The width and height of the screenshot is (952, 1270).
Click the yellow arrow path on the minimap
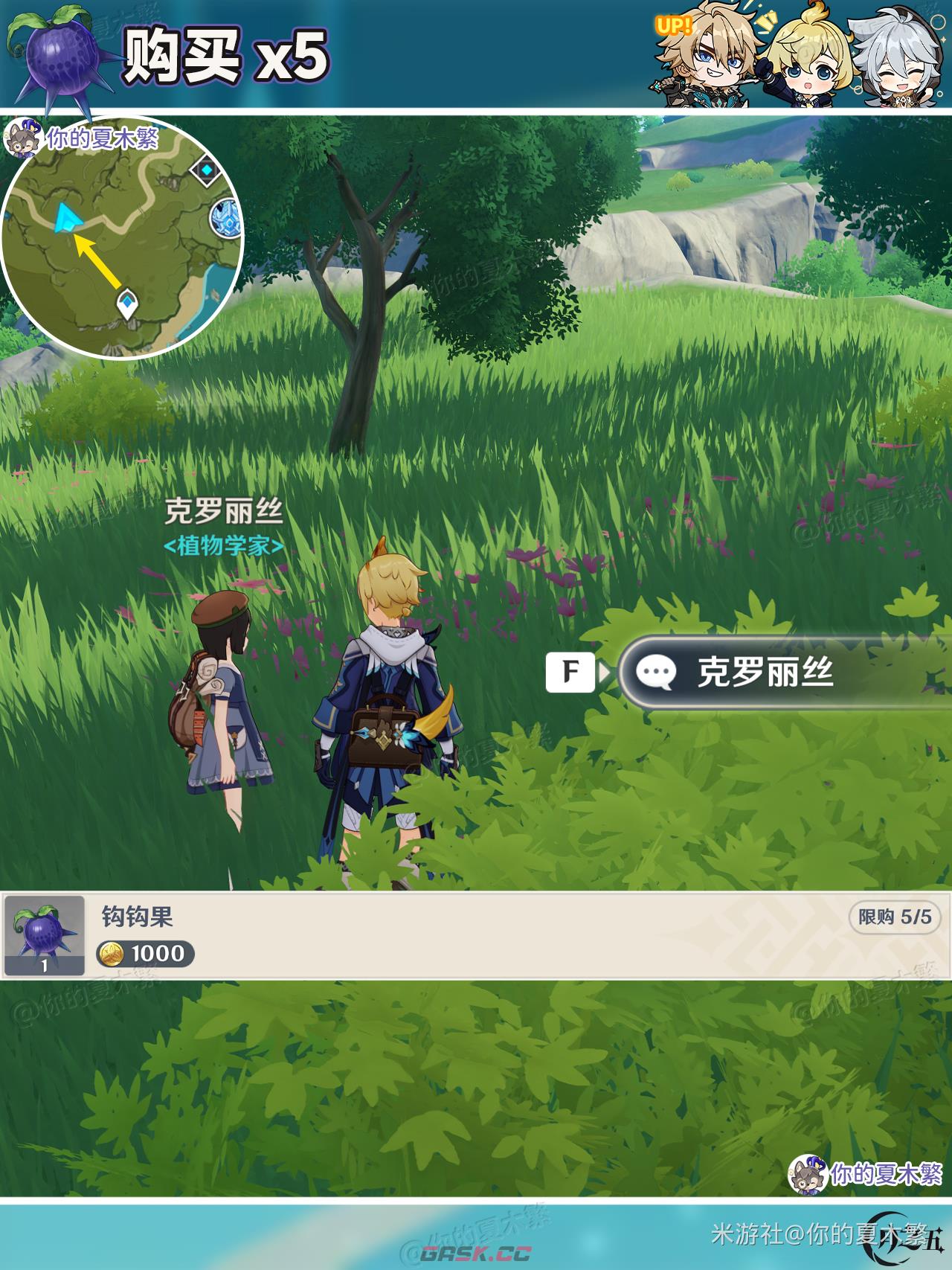97,260
